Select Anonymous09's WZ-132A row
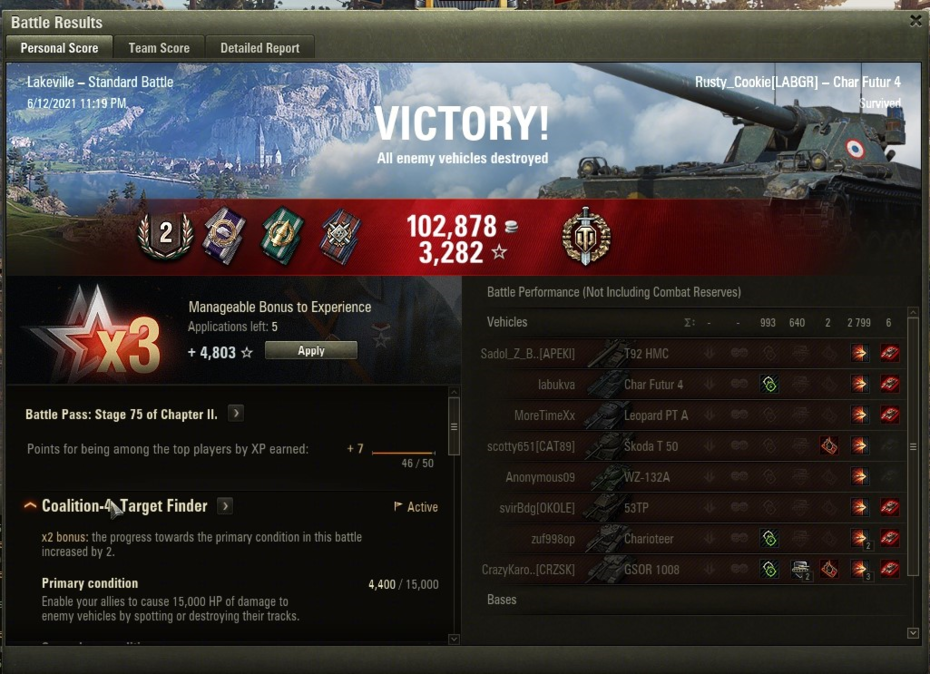 (646, 477)
